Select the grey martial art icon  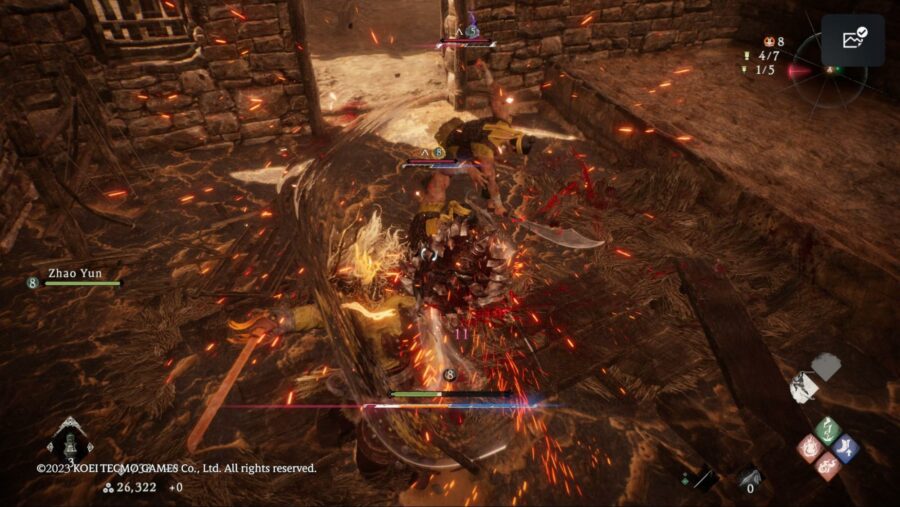point(826,366)
